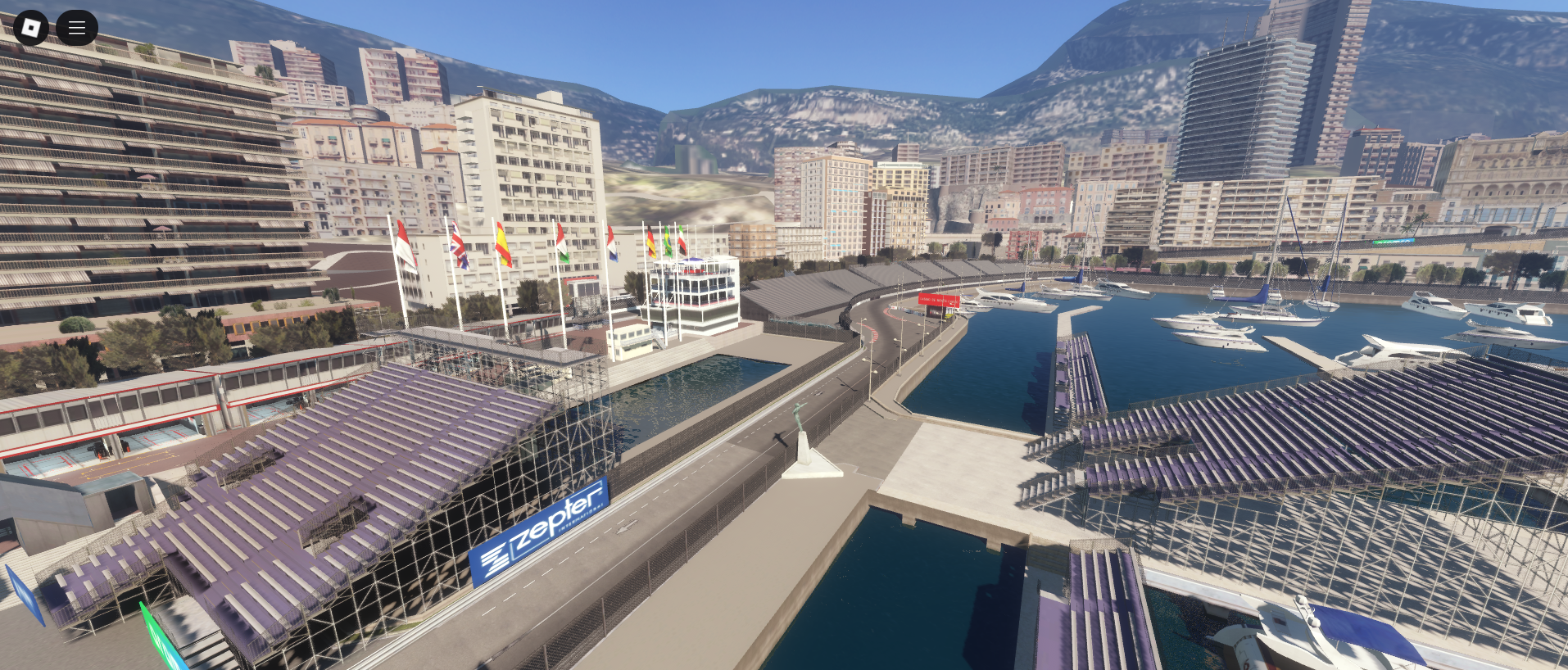Open the hamburger lines menu button
This screenshot has width=1568, height=670.
(x=77, y=28)
